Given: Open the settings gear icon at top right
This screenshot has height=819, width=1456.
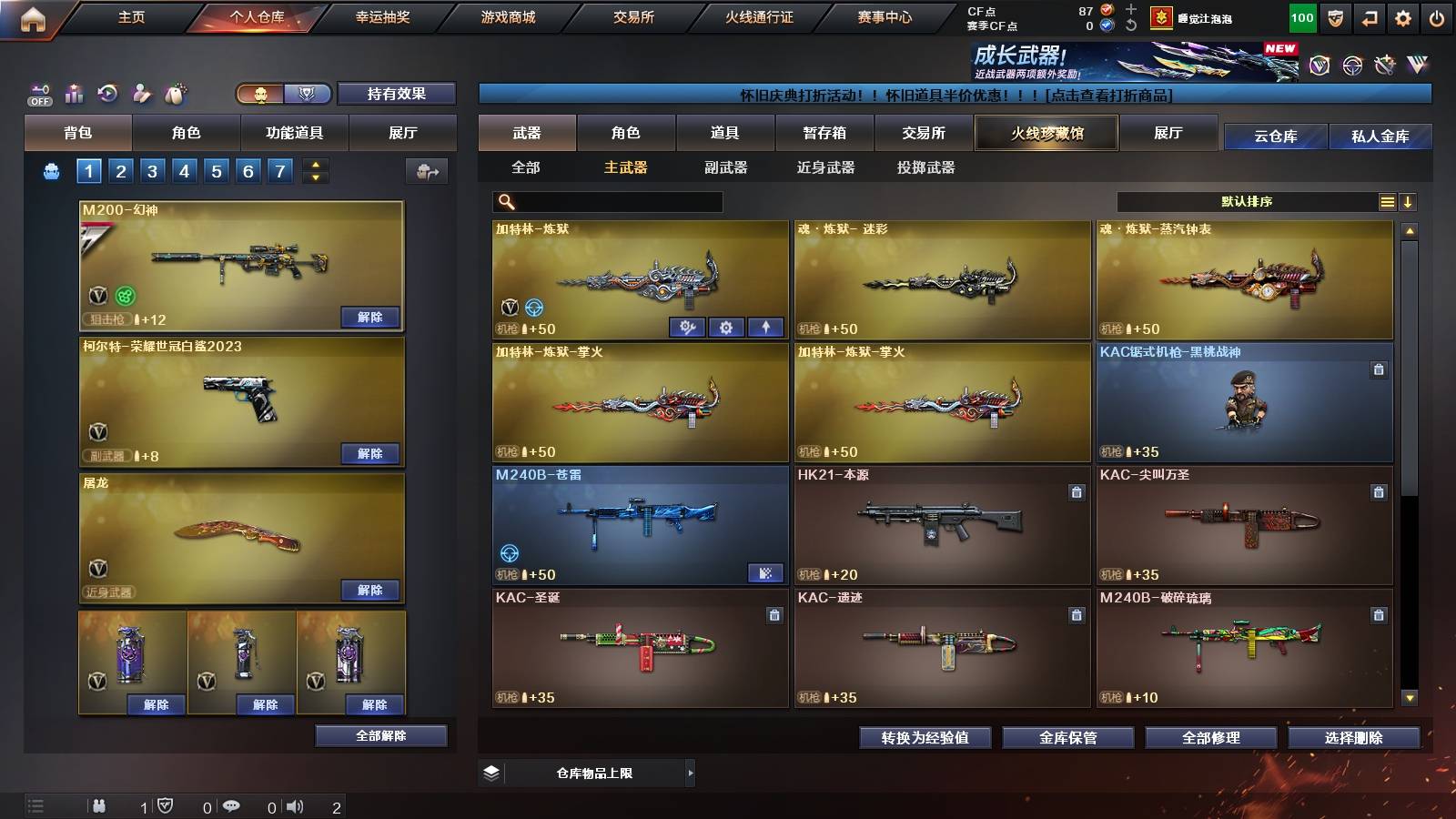Looking at the screenshot, I should click(x=1403, y=16).
